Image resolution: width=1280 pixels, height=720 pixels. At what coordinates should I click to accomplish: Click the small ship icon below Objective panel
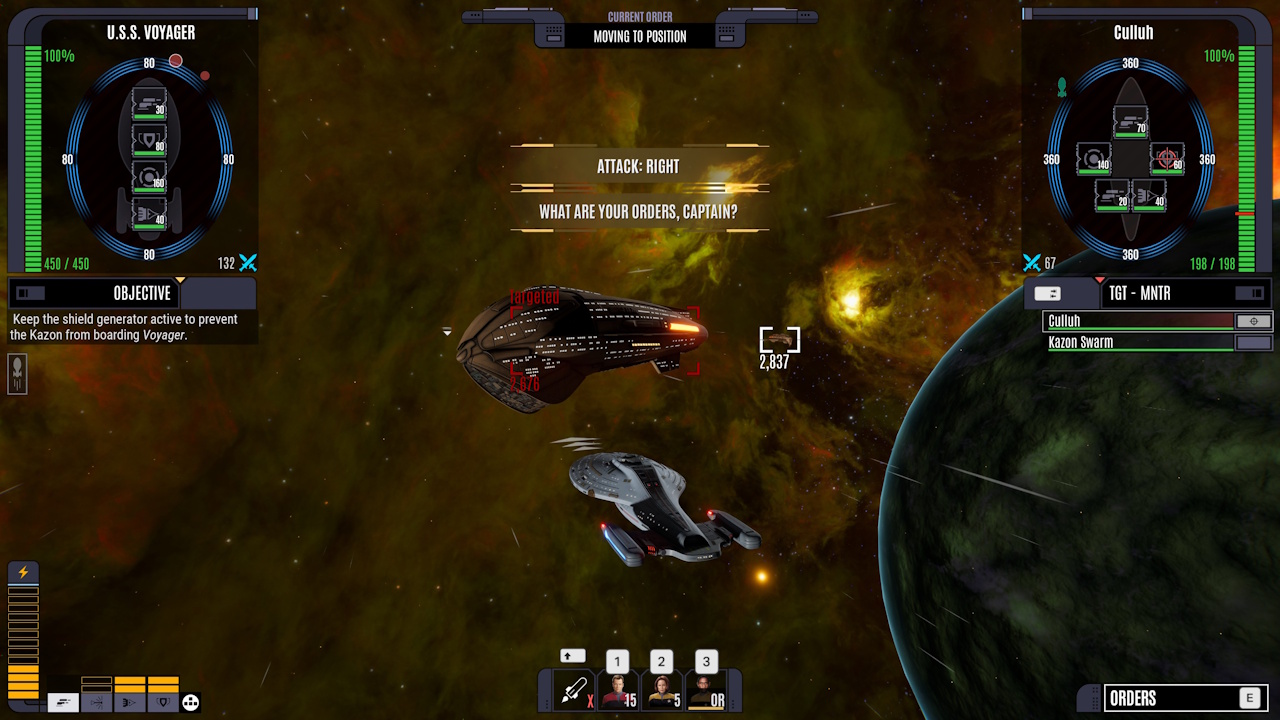17,373
